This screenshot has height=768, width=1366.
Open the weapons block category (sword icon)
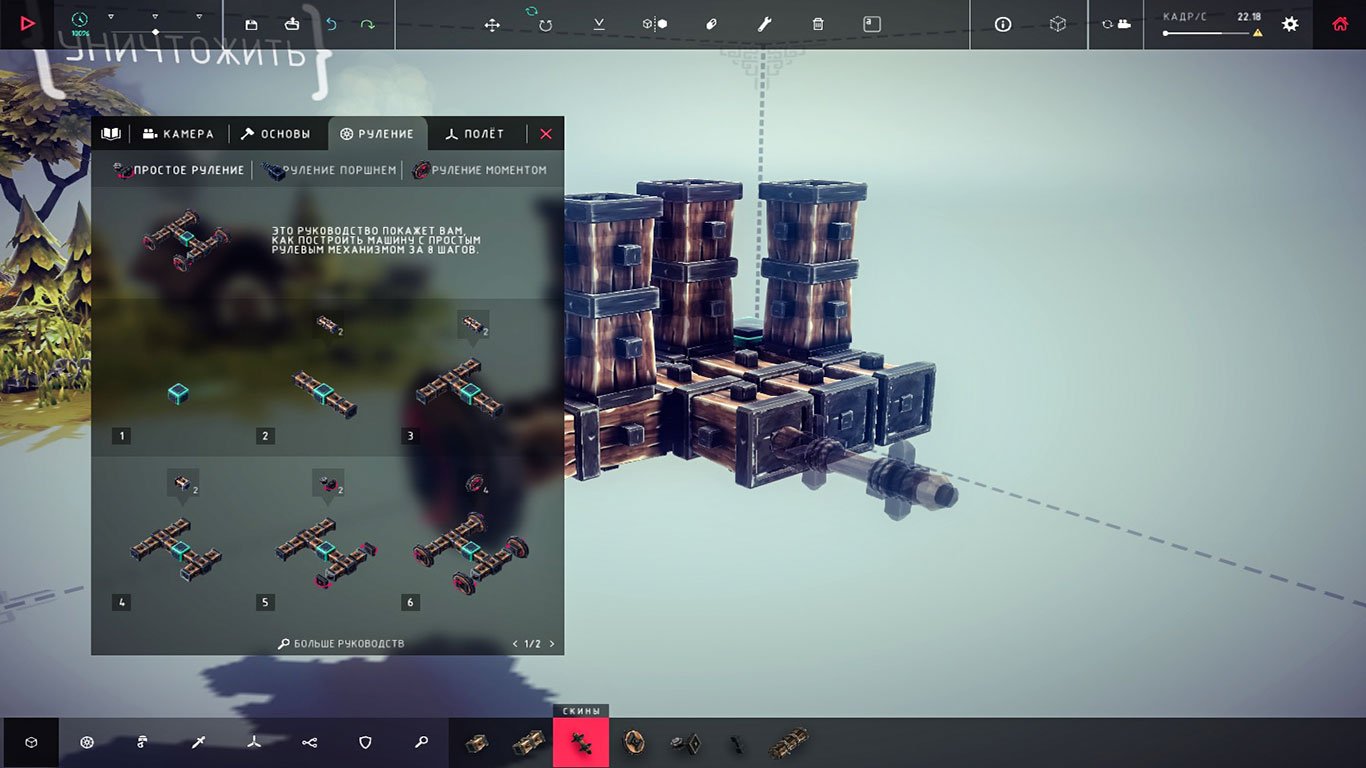(x=198, y=742)
